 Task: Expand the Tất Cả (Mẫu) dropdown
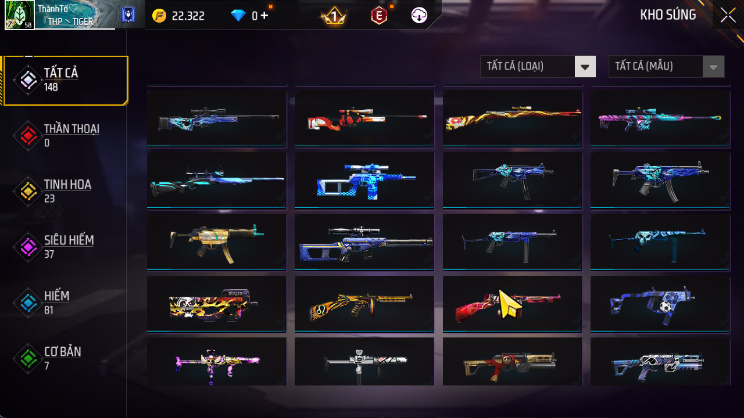click(666, 66)
